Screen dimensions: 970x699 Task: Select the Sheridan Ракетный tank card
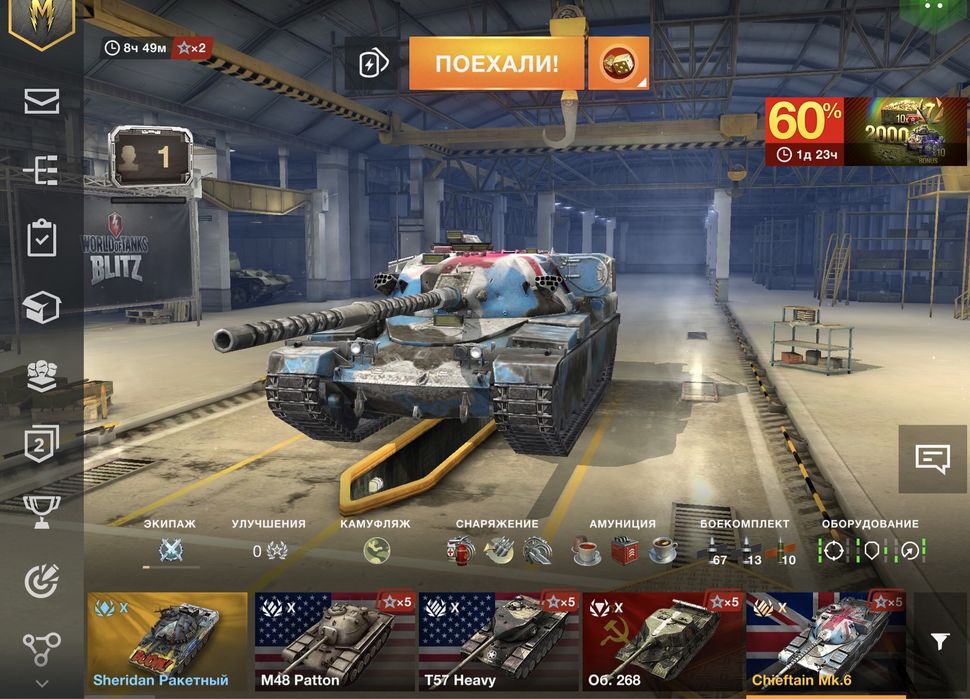167,641
